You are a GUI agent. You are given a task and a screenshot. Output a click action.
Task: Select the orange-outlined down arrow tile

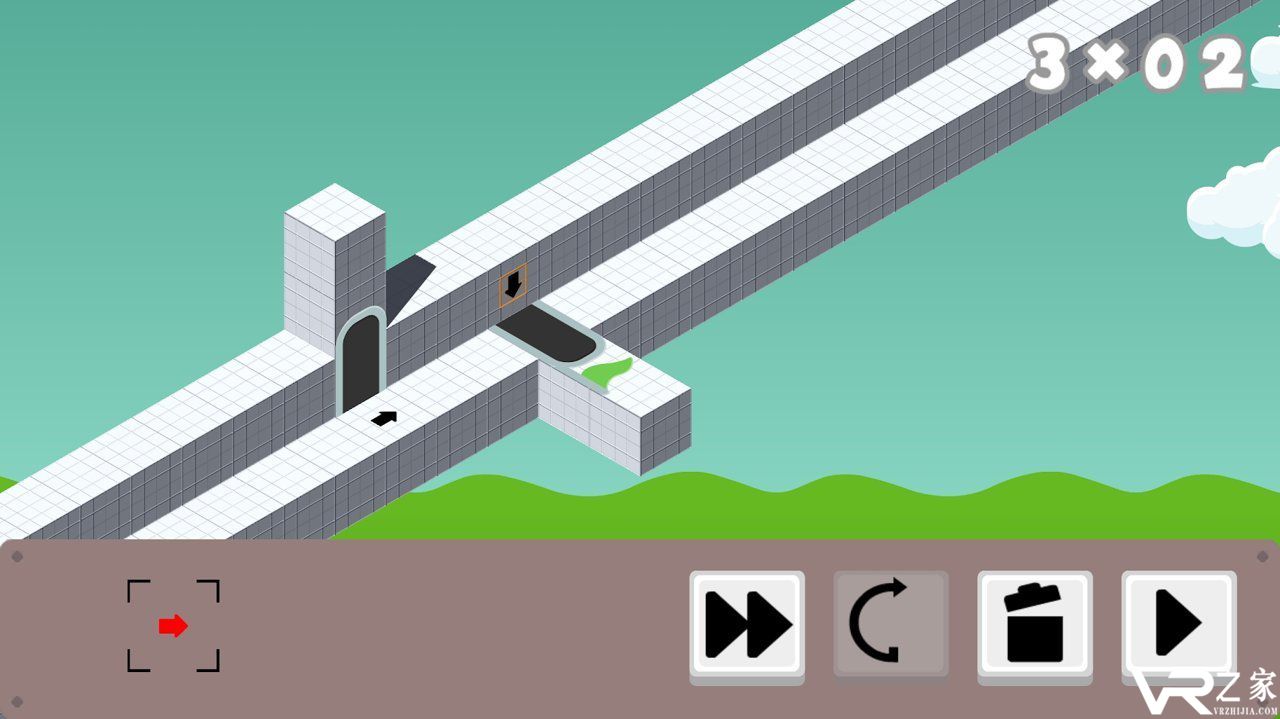pos(513,286)
